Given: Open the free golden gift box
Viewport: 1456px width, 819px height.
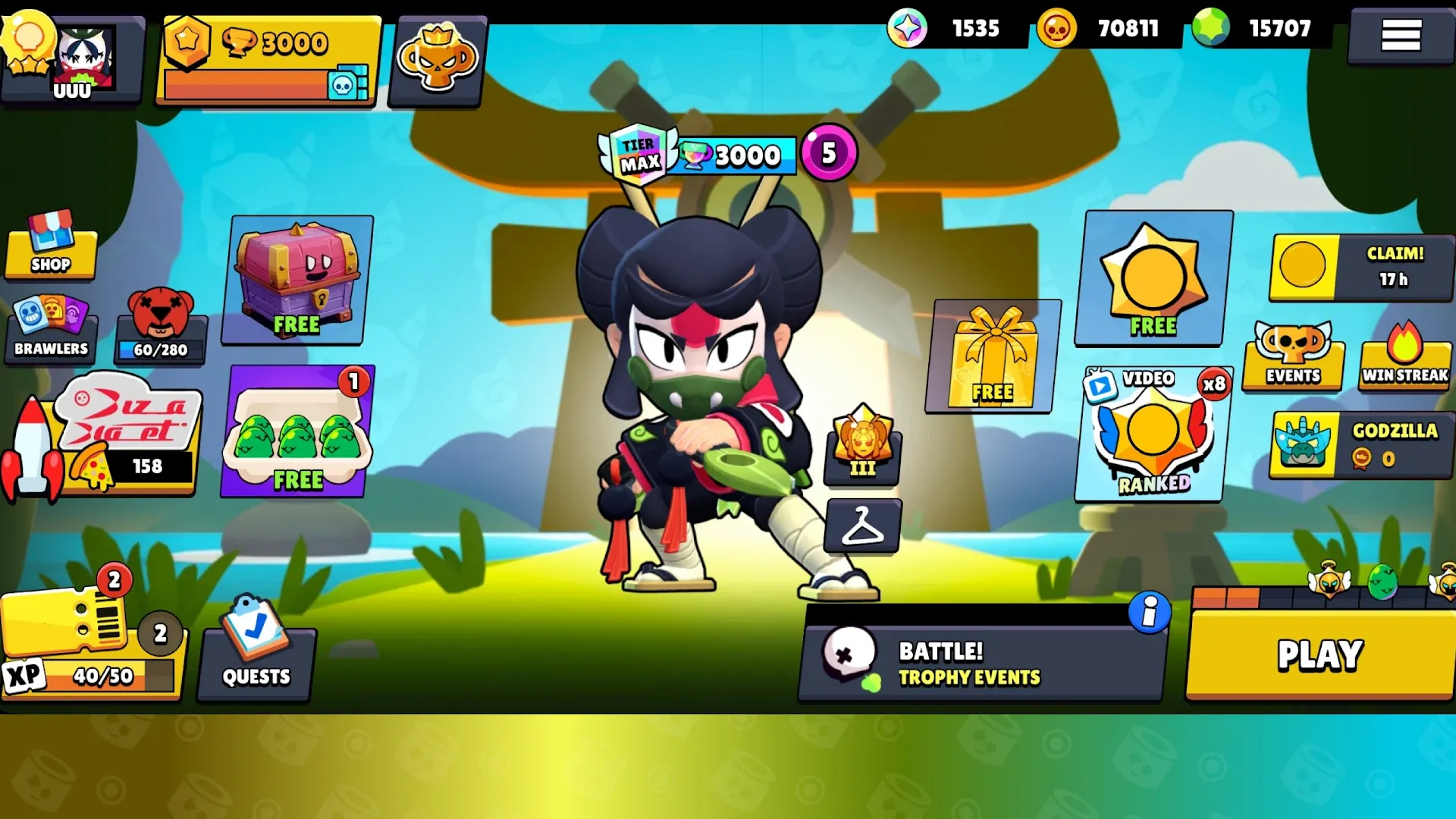Looking at the screenshot, I should pyautogui.click(x=993, y=356).
